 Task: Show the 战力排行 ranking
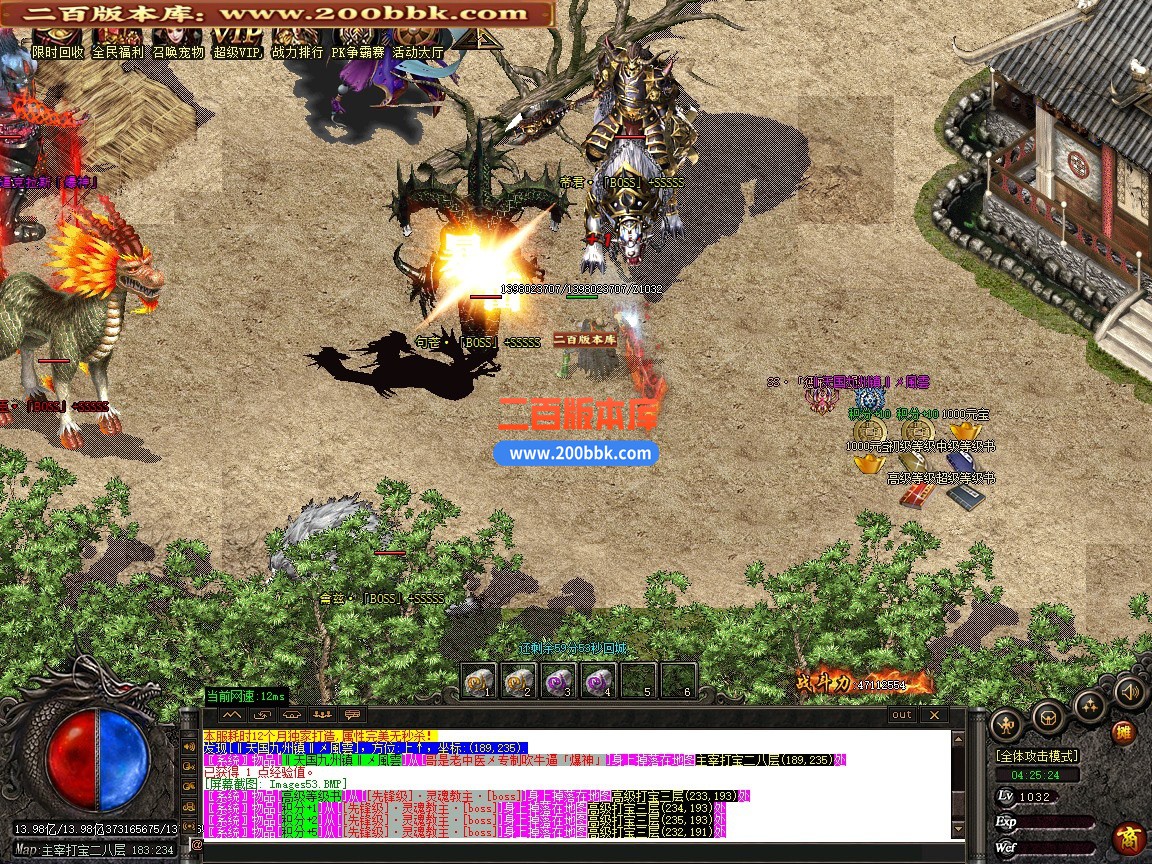(298, 44)
